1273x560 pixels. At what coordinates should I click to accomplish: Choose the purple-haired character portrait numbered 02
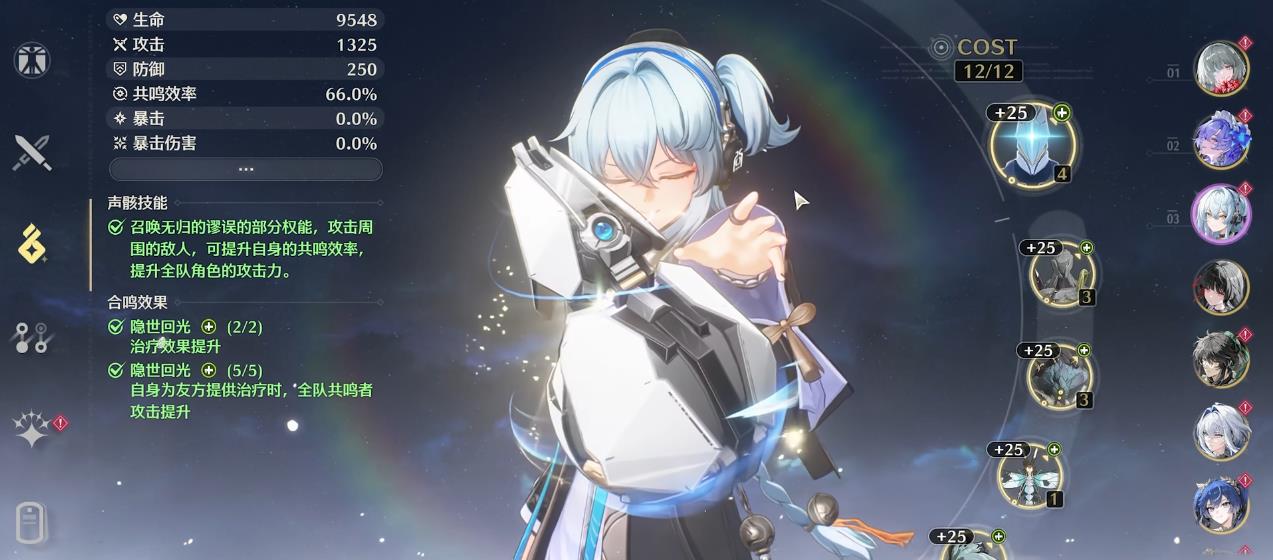pyautogui.click(x=1221, y=140)
